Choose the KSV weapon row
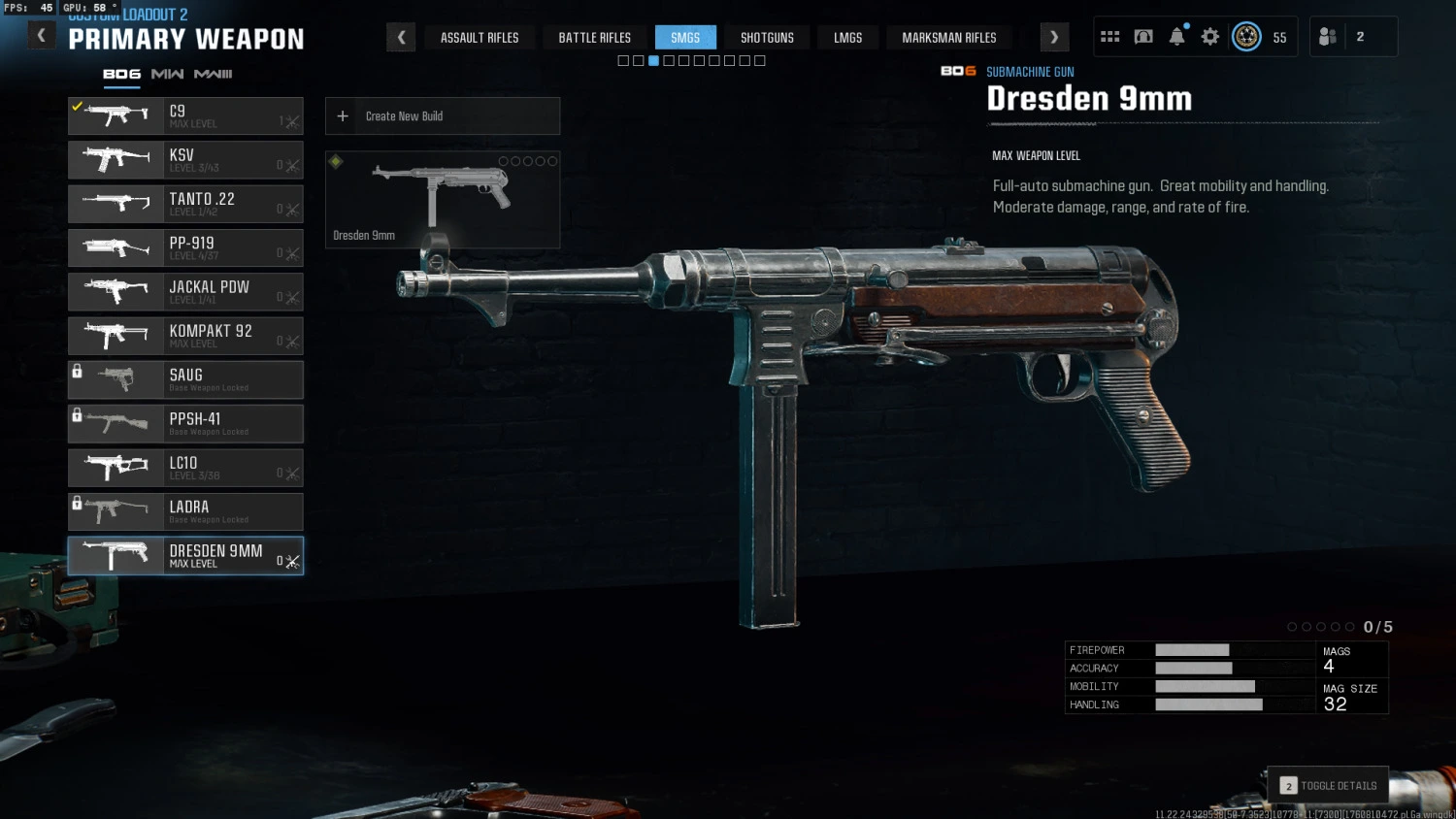The height and width of the screenshot is (819, 1456). pos(185,160)
